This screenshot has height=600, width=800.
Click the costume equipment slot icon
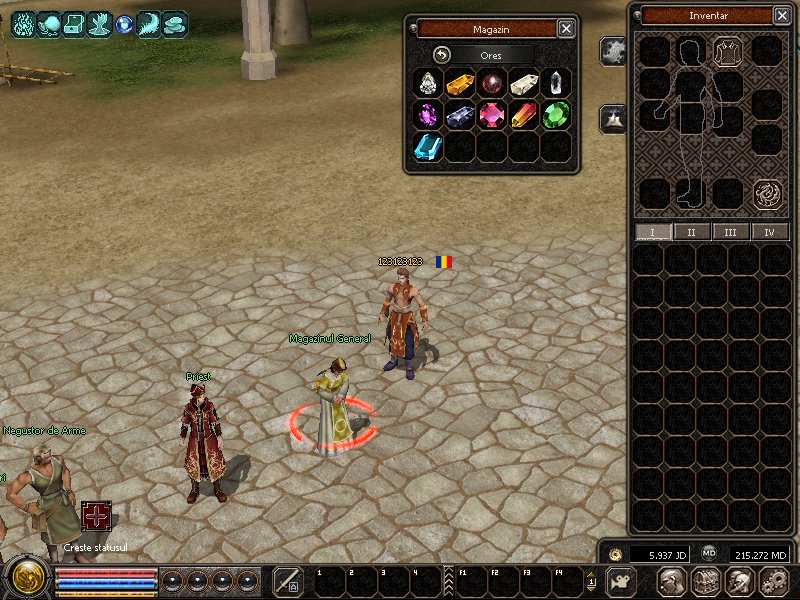click(x=729, y=51)
